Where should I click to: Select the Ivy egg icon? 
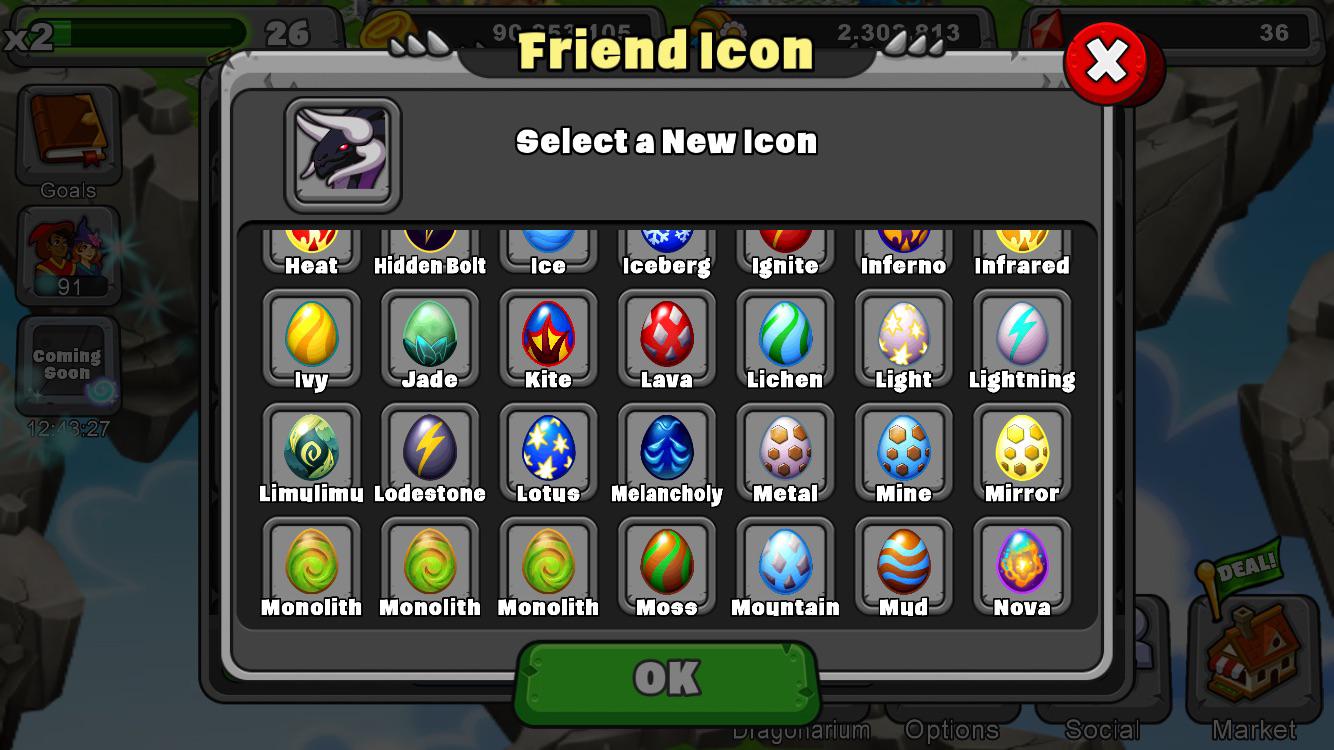(x=311, y=335)
